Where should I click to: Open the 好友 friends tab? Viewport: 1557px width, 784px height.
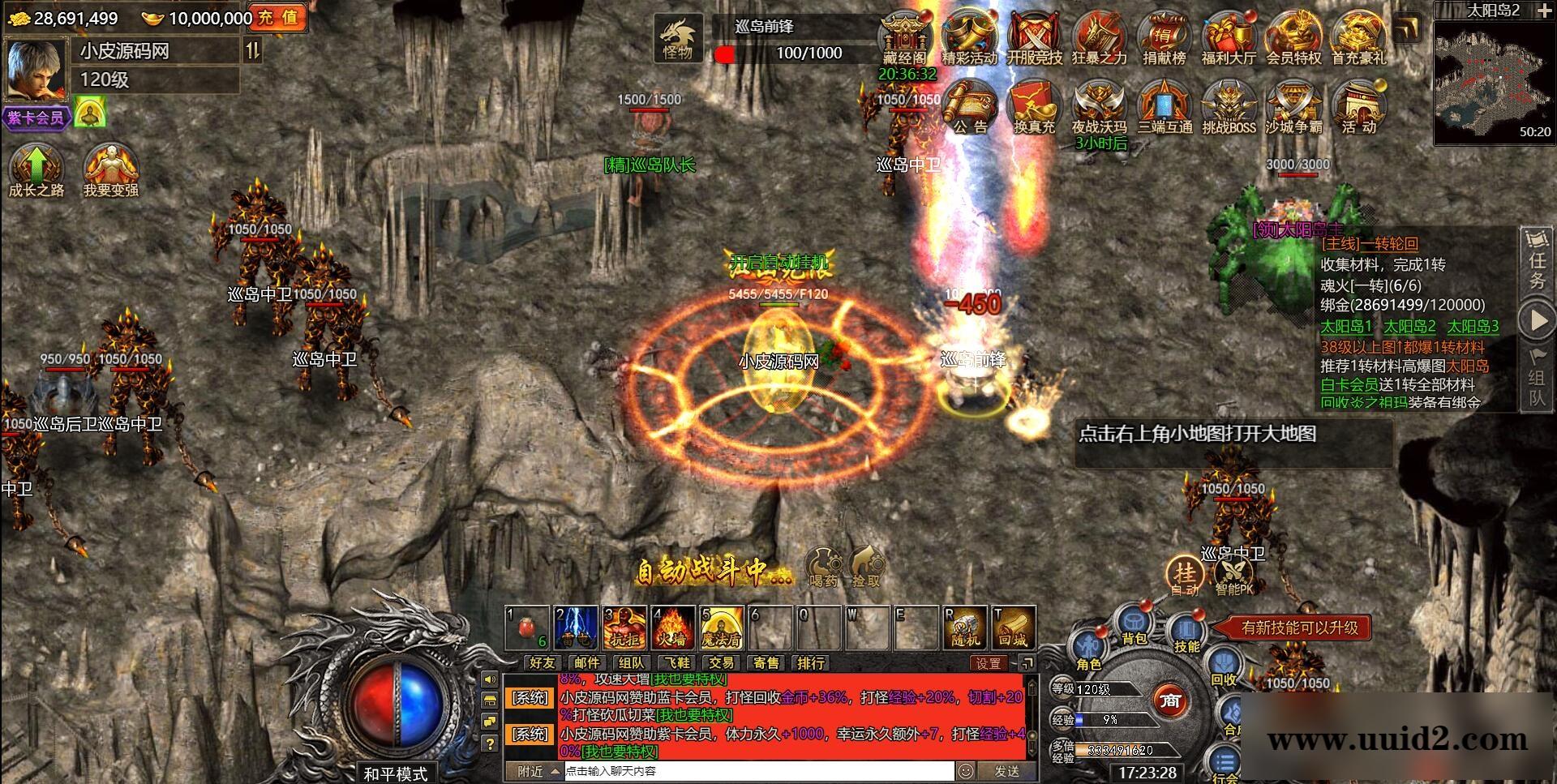point(543,663)
